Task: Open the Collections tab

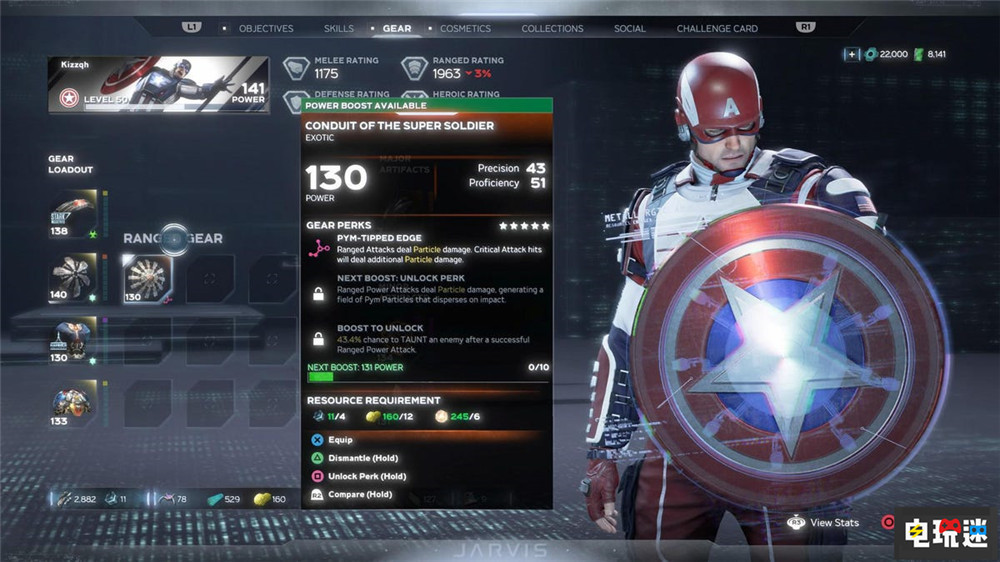Action: coord(552,28)
